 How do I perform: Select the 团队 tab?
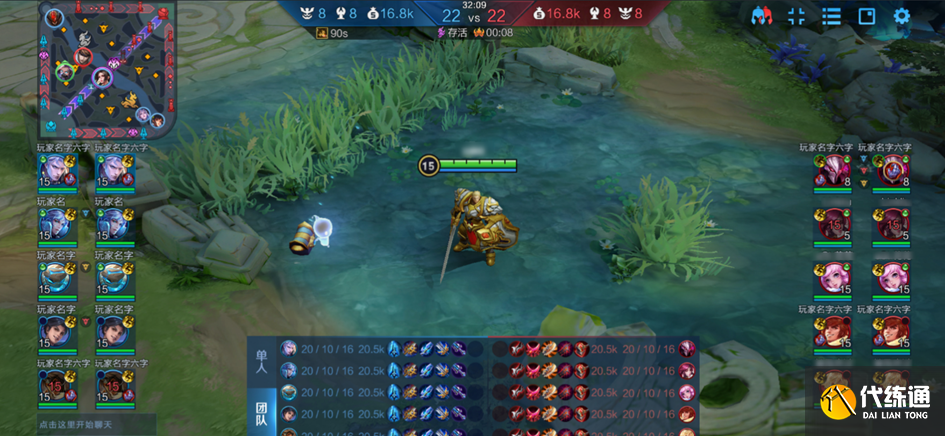point(262,412)
